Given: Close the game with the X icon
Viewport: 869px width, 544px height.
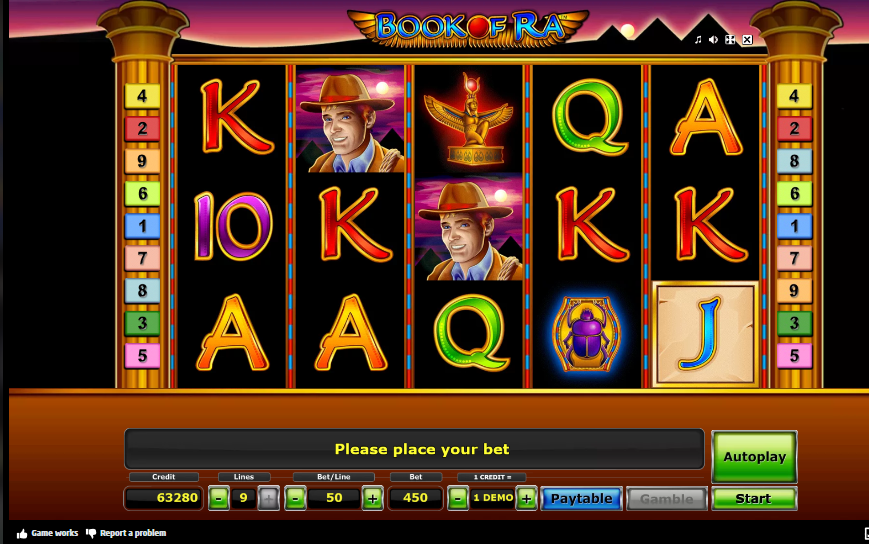Looking at the screenshot, I should (747, 40).
